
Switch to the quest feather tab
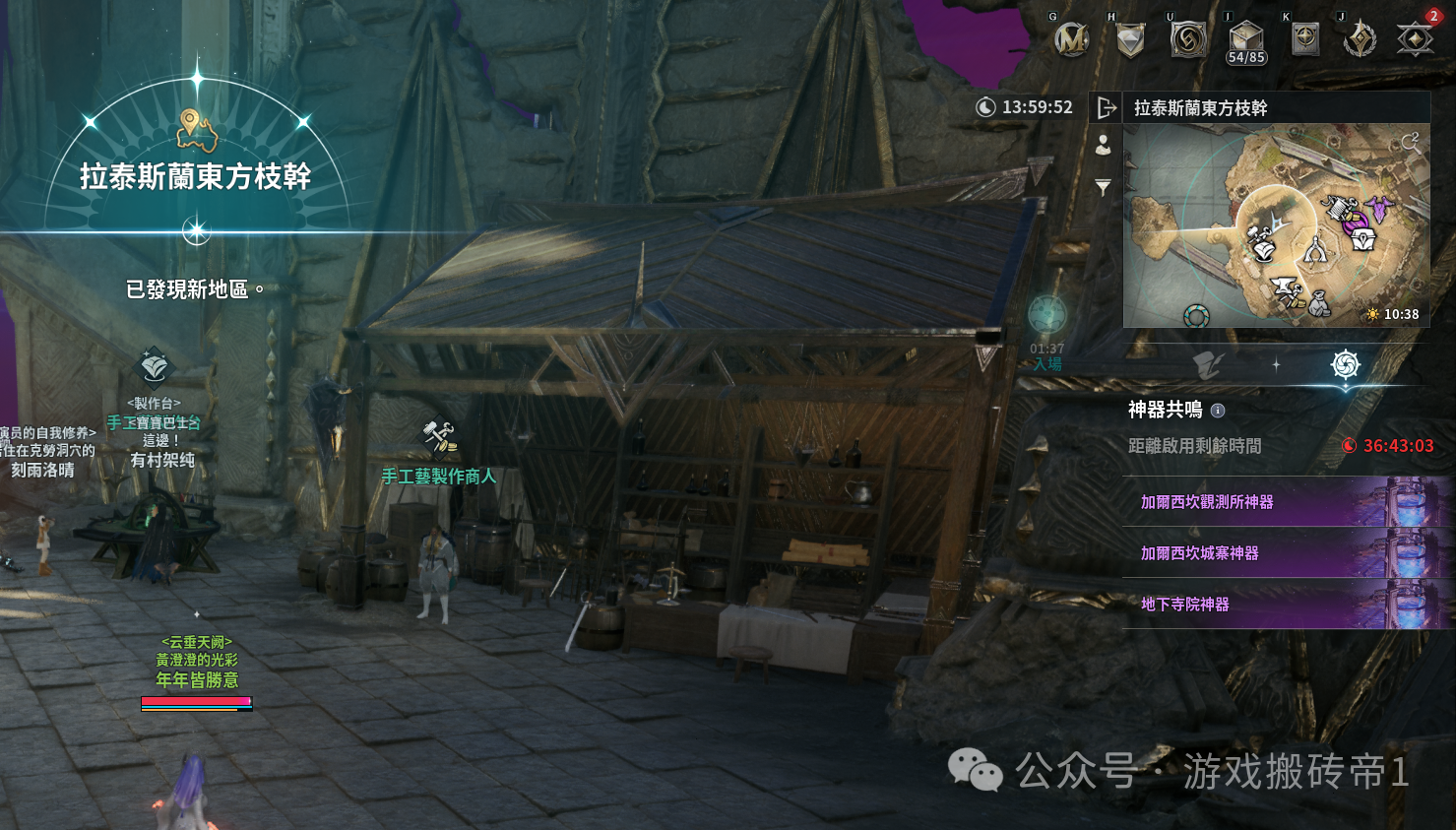[x=1208, y=365]
